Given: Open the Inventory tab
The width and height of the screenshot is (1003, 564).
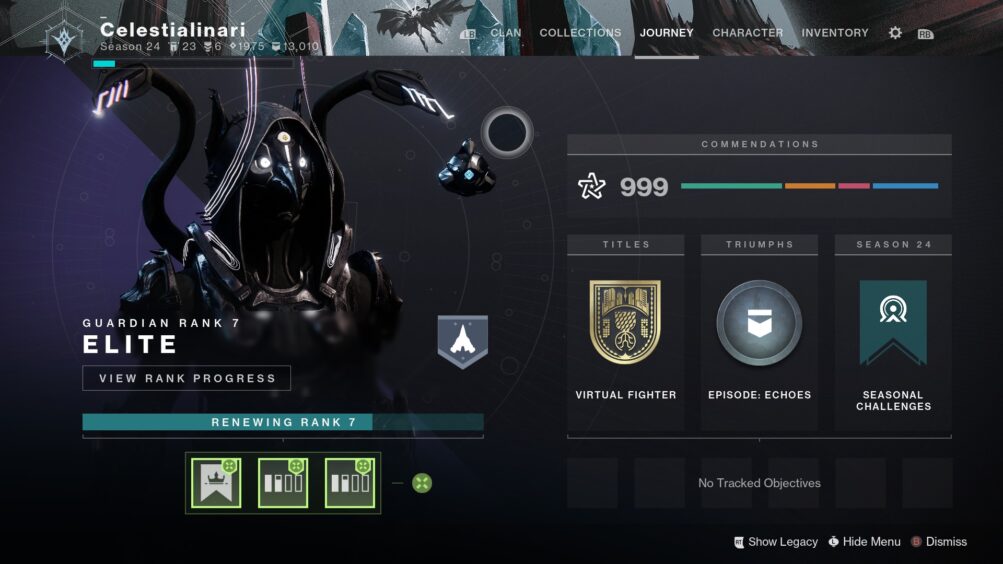Looking at the screenshot, I should pos(834,33).
